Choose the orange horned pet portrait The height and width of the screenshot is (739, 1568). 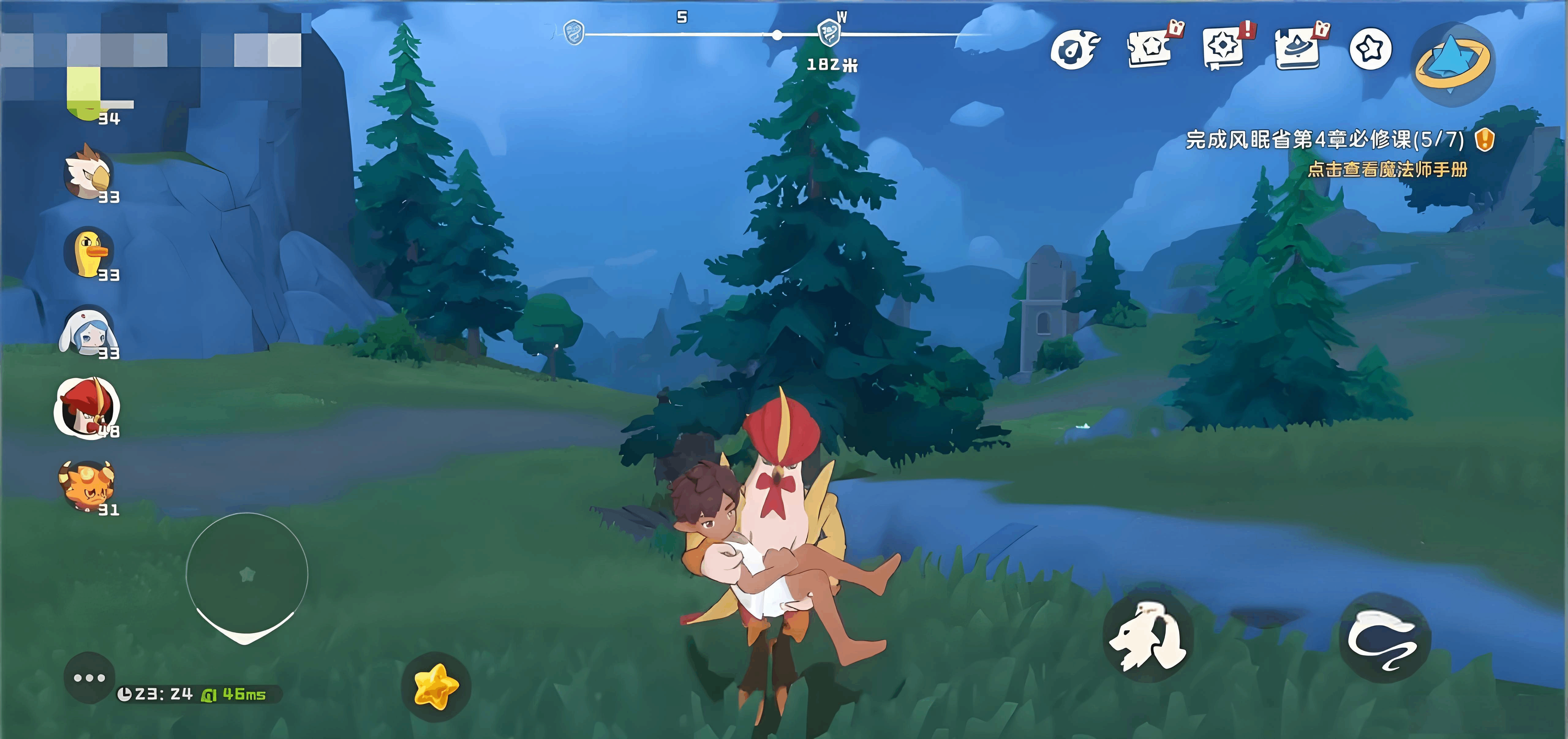pos(86,485)
